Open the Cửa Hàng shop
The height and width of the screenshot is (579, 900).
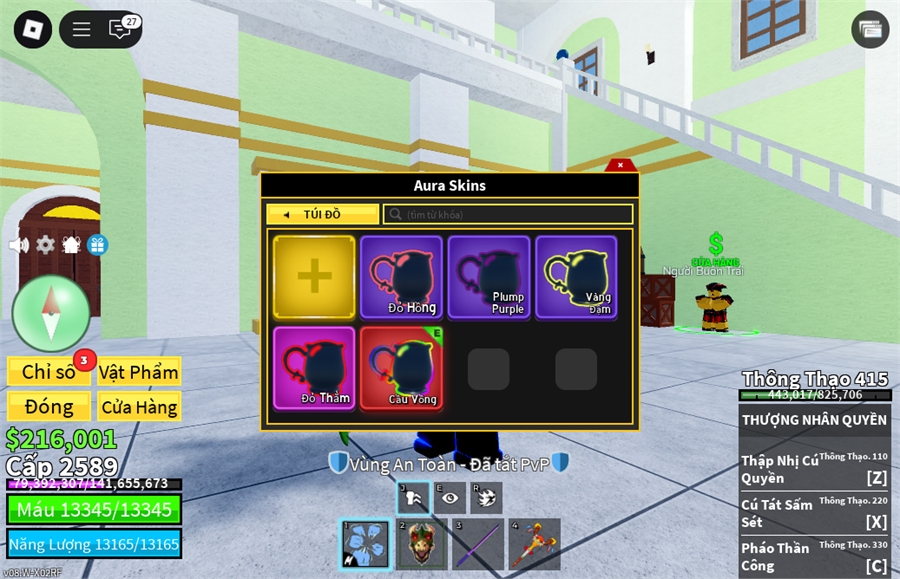pos(139,406)
